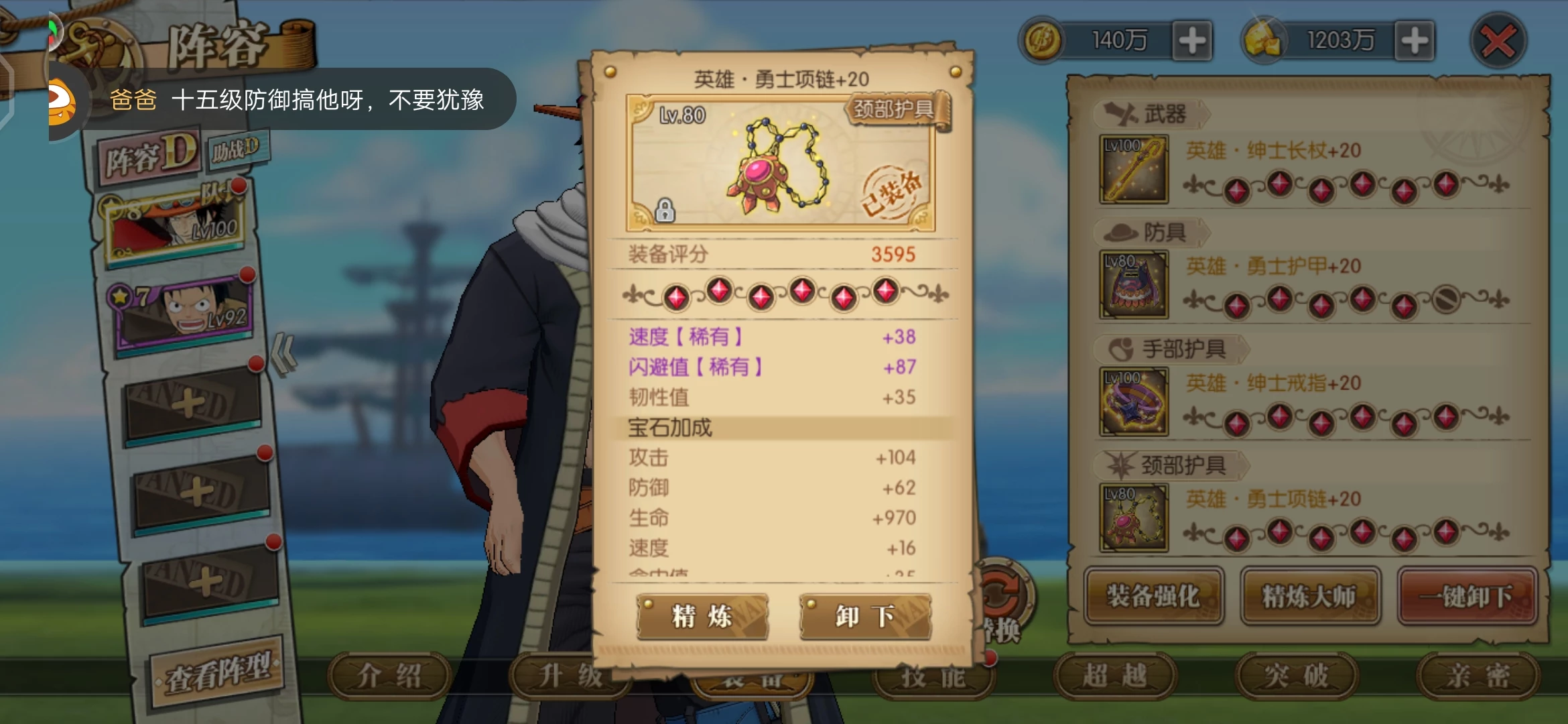
Task: Click the 精炼 refine button
Action: (x=702, y=616)
